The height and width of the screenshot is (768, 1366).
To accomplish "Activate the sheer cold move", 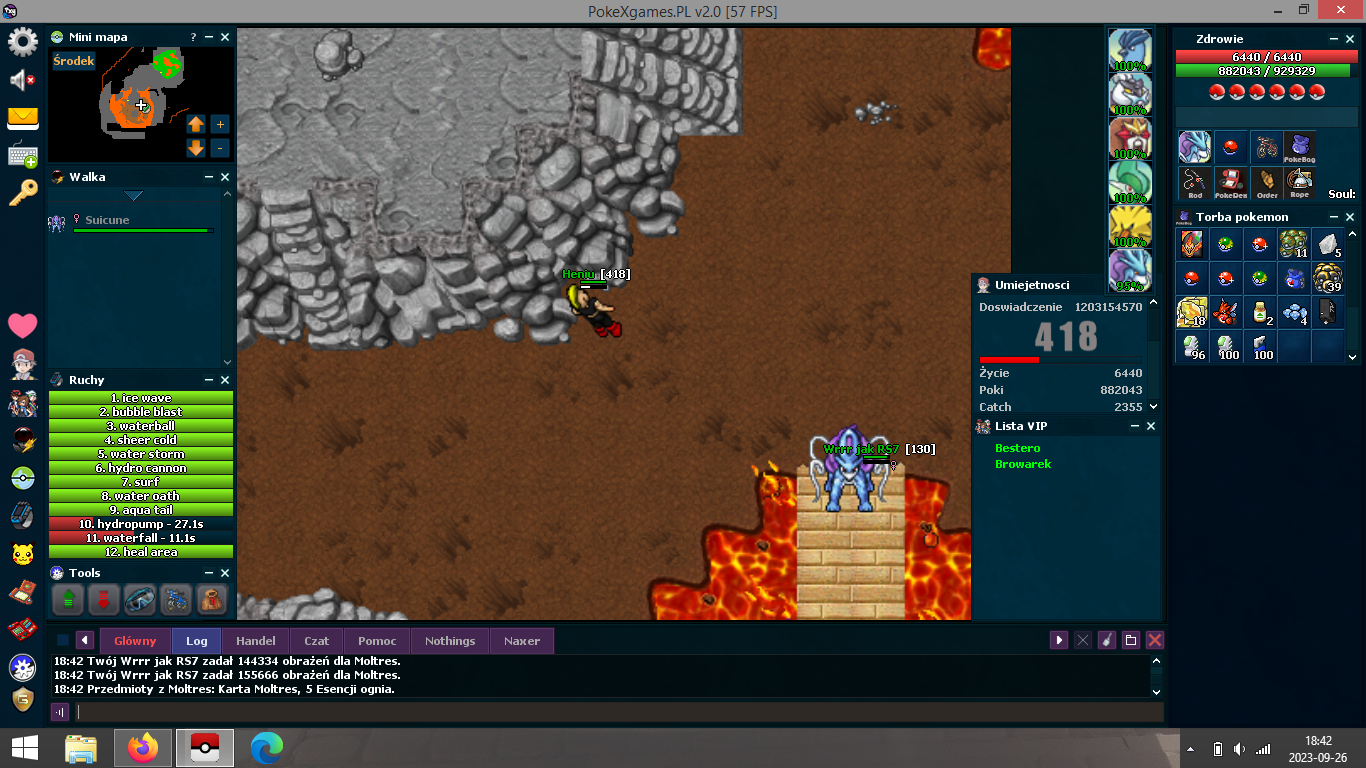I will tap(141, 440).
